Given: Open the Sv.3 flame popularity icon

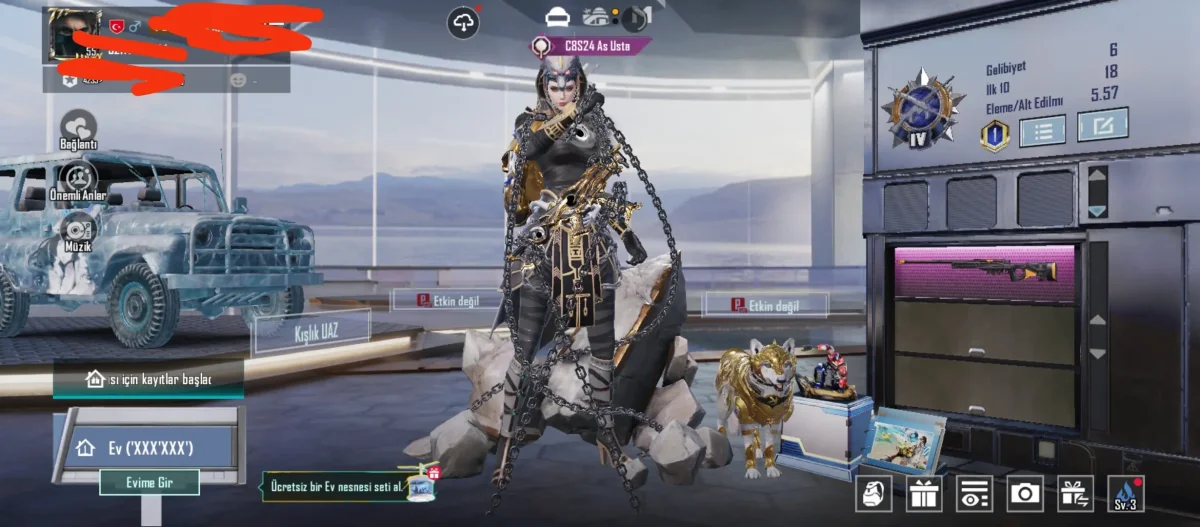Looking at the screenshot, I should [x=1126, y=493].
